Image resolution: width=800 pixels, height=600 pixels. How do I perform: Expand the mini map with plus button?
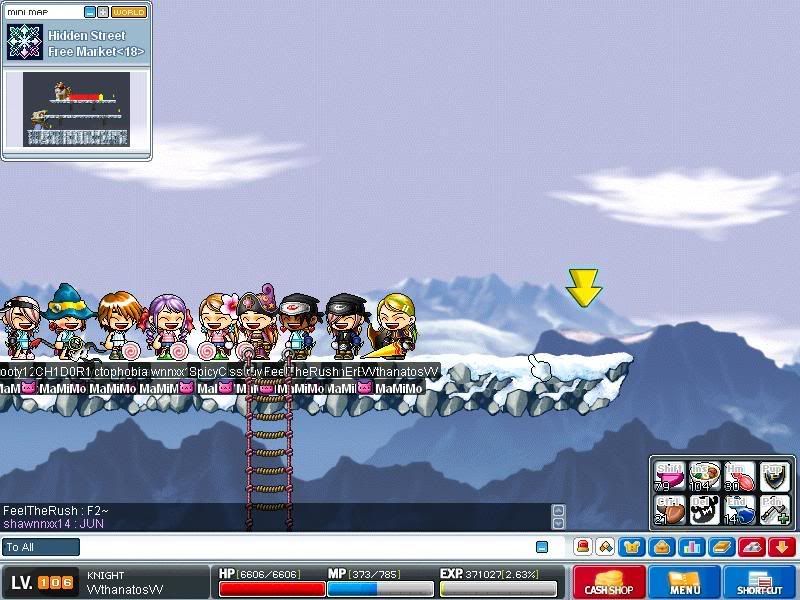point(103,12)
